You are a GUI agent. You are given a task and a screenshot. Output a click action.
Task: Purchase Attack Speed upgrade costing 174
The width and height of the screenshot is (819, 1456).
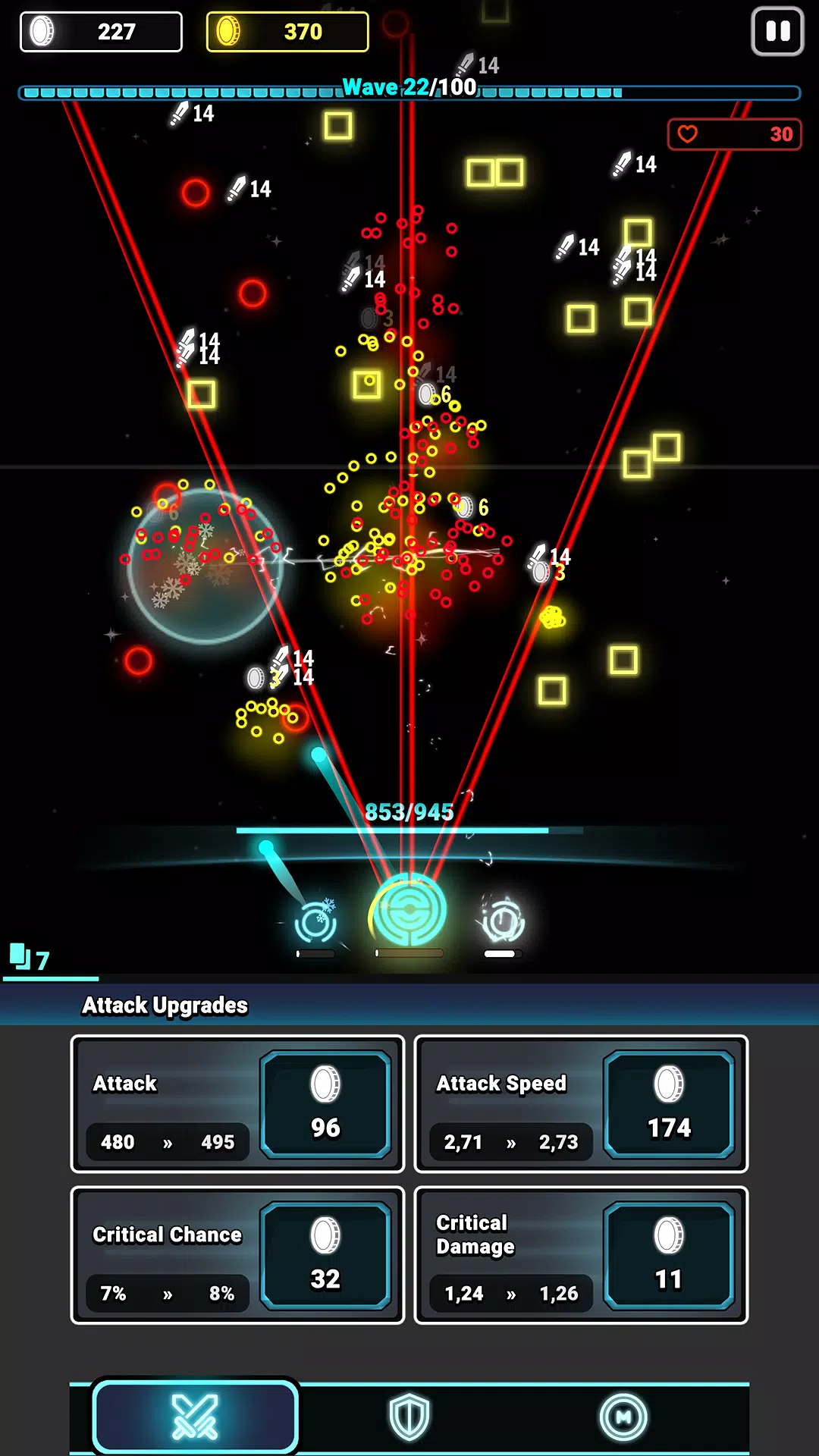tap(669, 1104)
